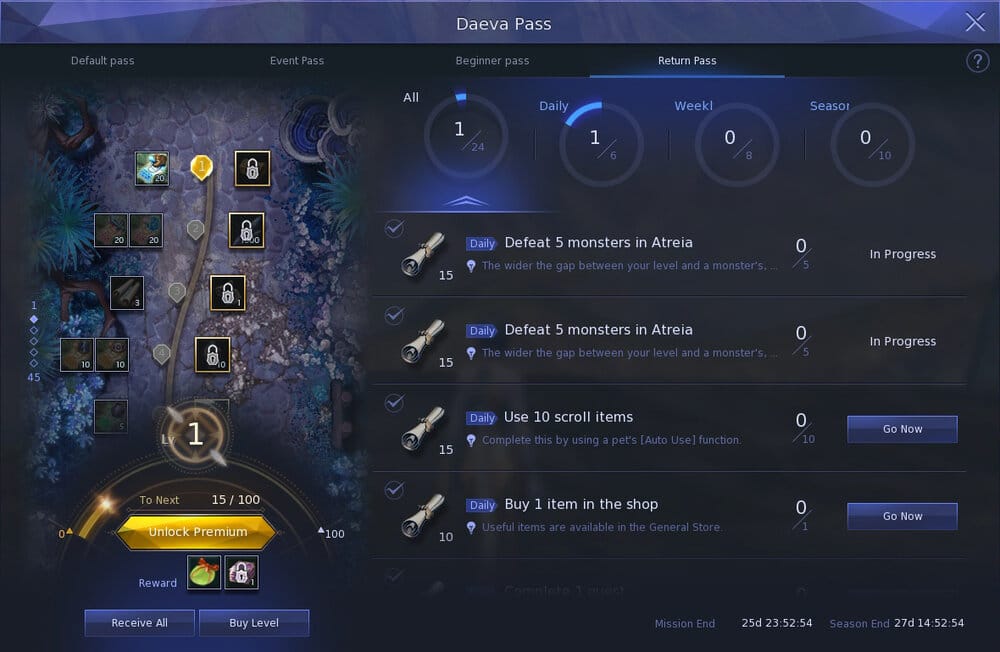
Task: Unlock Premium pass
Action: (197, 532)
